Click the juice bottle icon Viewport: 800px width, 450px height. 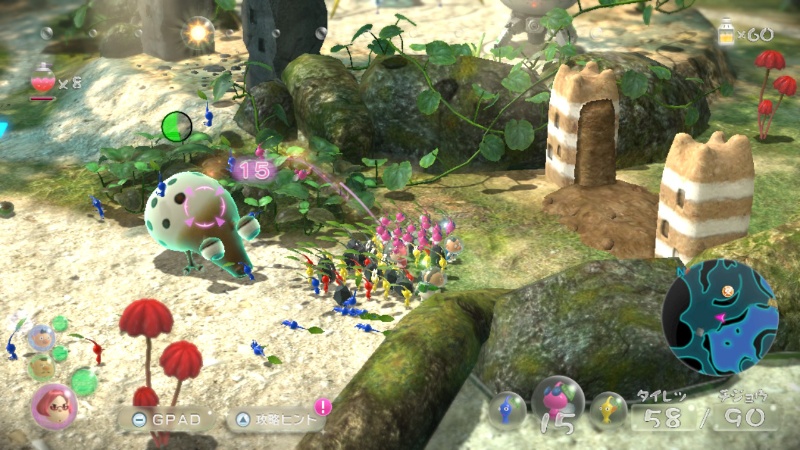(727, 31)
